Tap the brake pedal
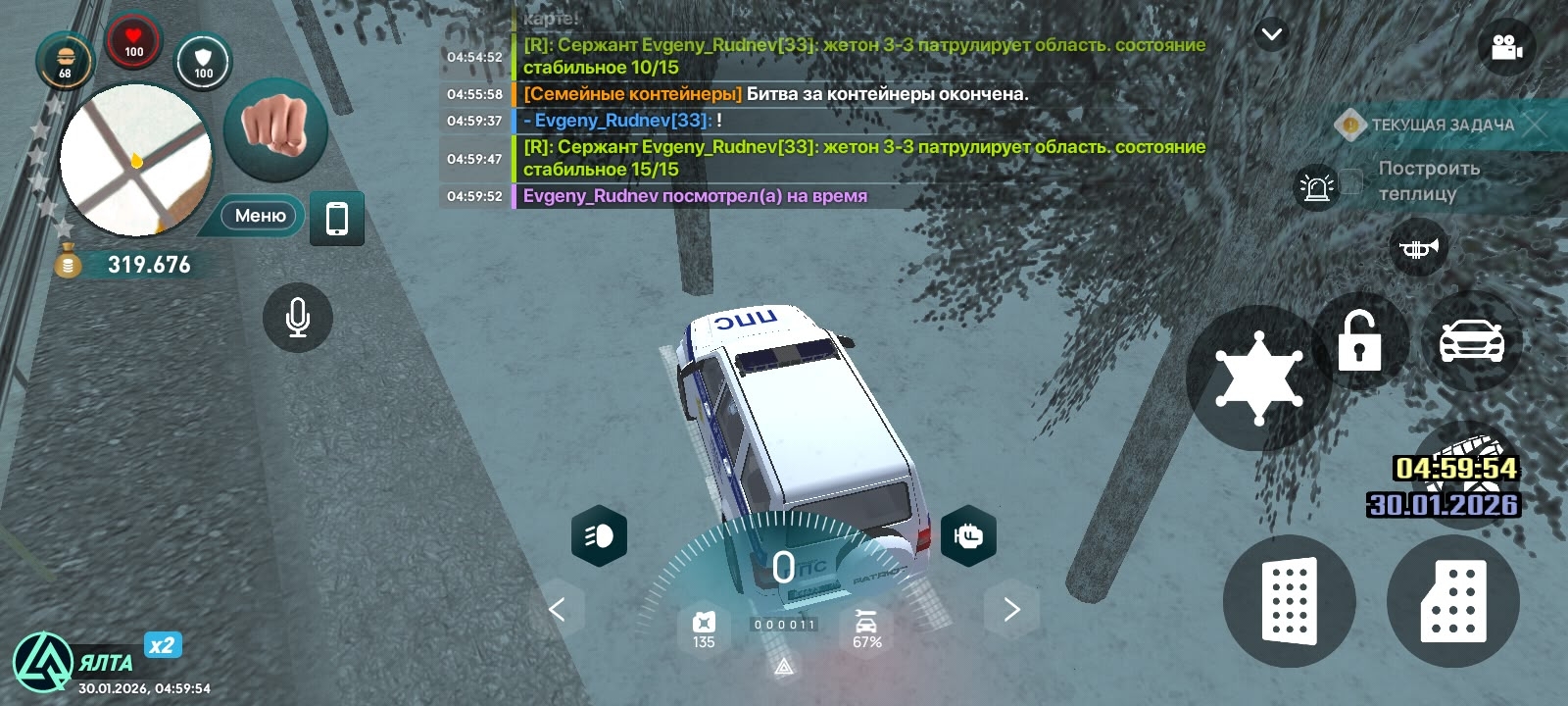Screen dimensions: 1568x706 click(x=1289, y=601)
